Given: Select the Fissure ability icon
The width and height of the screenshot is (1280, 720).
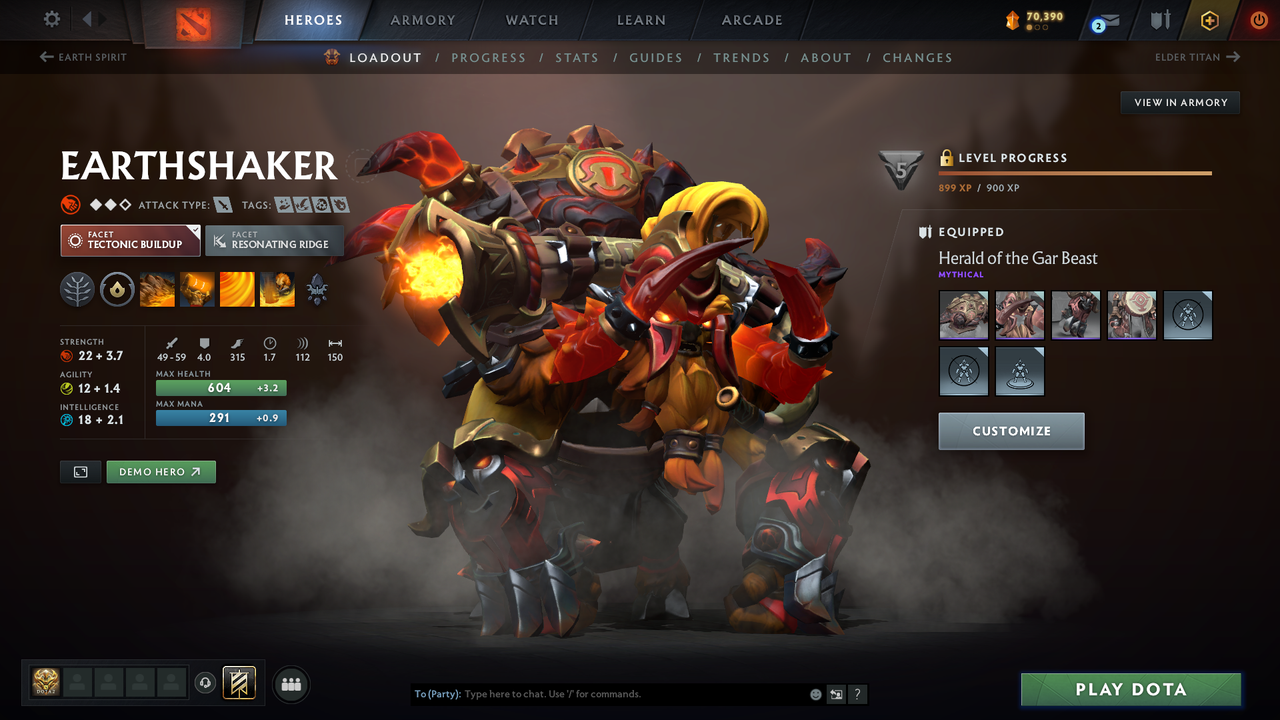Looking at the screenshot, I should [x=157, y=289].
